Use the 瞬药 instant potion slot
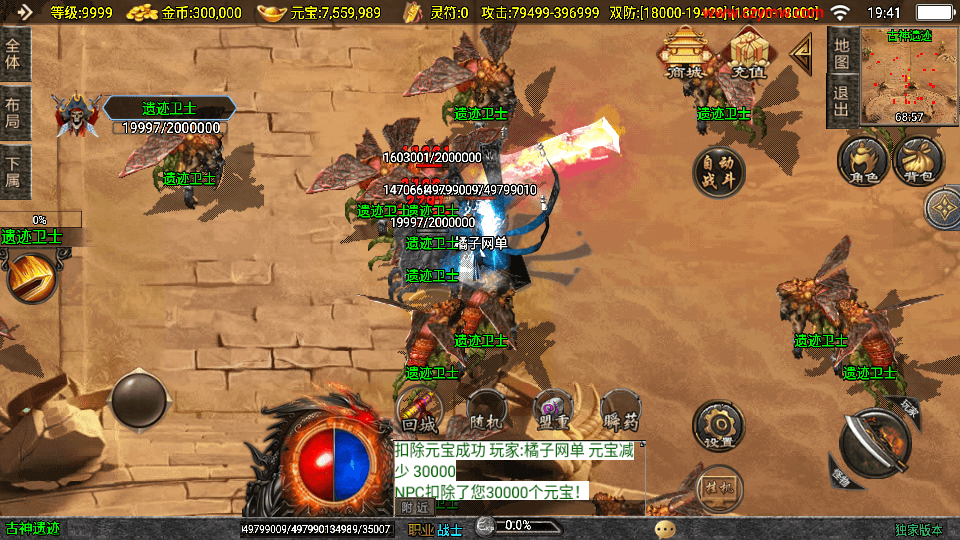The width and height of the screenshot is (960, 540). click(620, 410)
